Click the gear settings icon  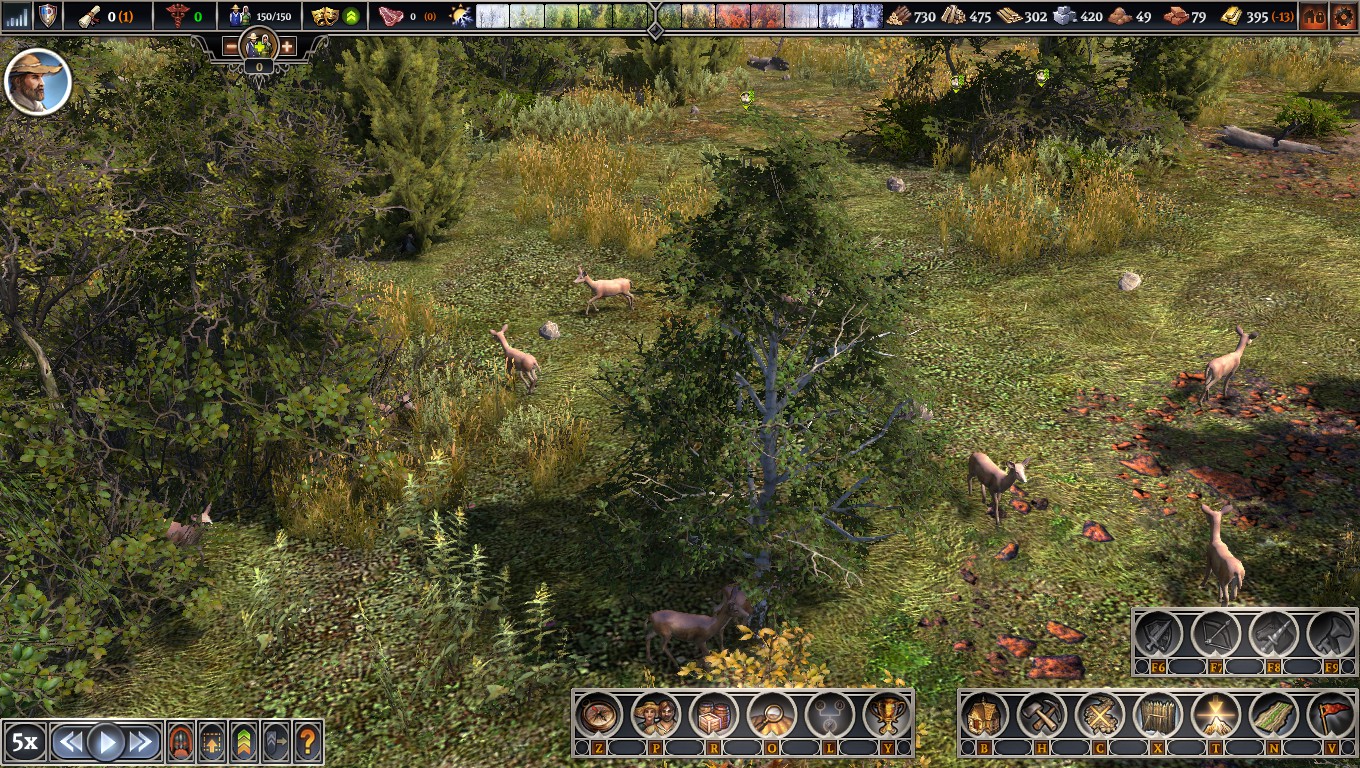coord(1342,16)
